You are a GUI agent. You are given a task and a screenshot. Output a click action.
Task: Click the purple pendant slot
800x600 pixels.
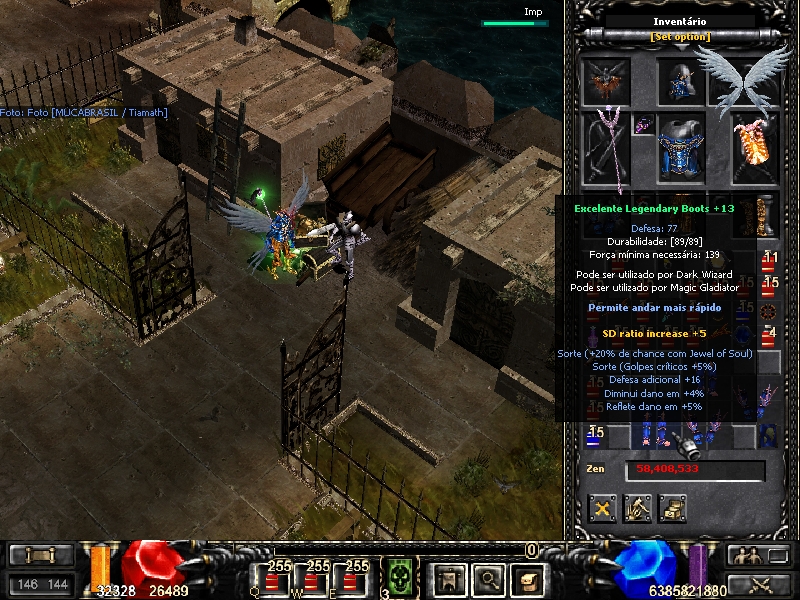point(643,124)
